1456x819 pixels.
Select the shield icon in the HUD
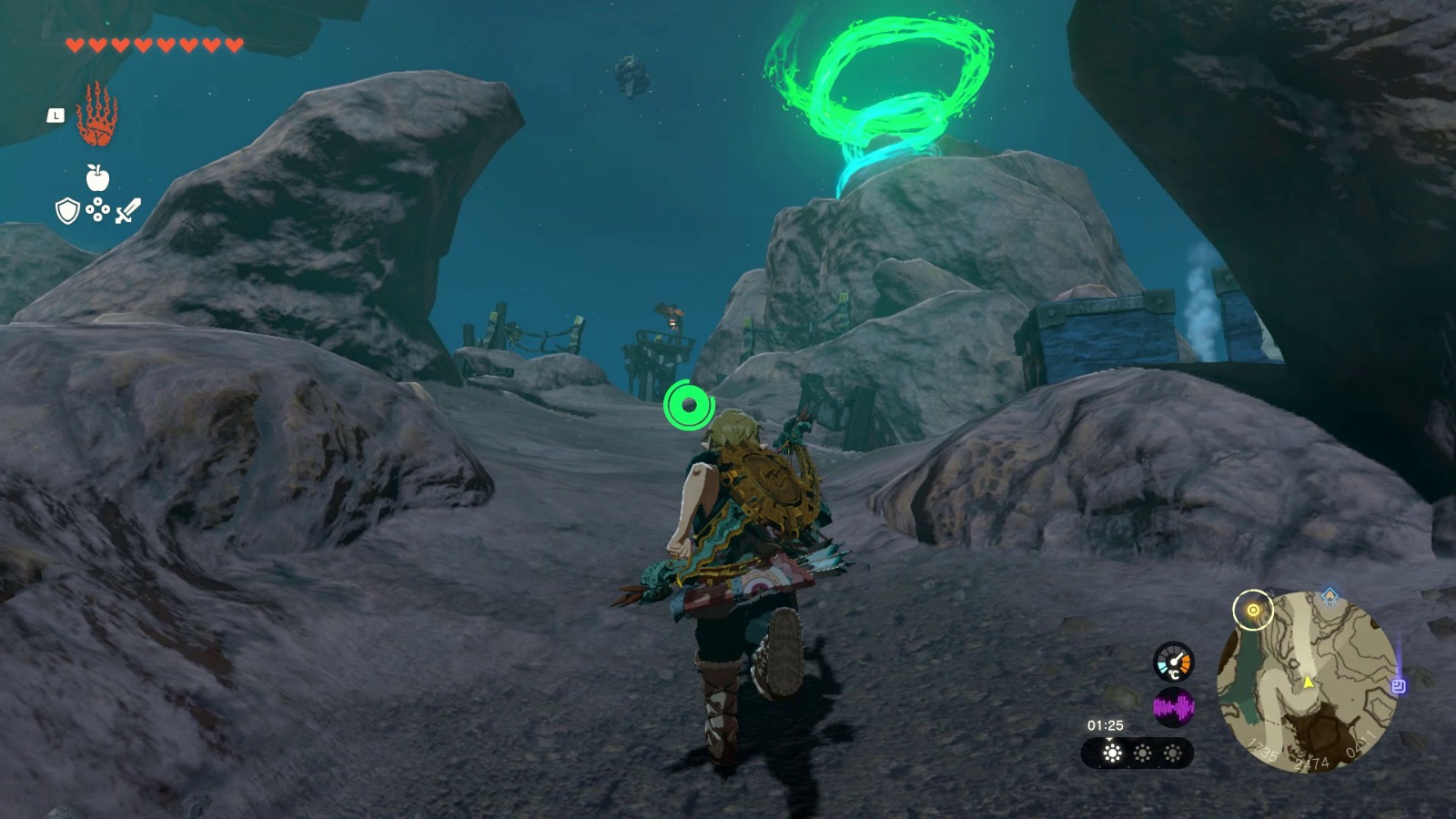pyautogui.click(x=66, y=211)
